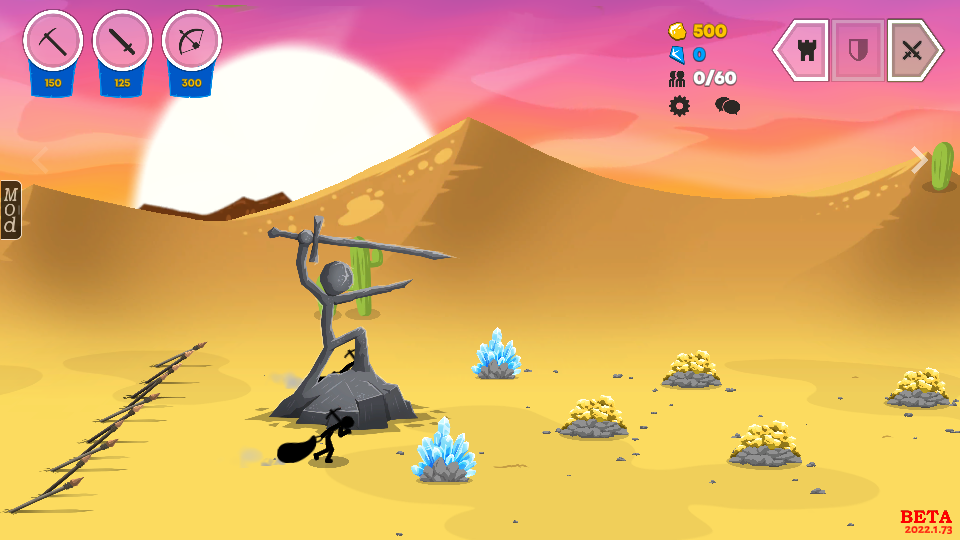Train a miner with the pickaxe button
The image size is (960, 540).
pos(53,43)
